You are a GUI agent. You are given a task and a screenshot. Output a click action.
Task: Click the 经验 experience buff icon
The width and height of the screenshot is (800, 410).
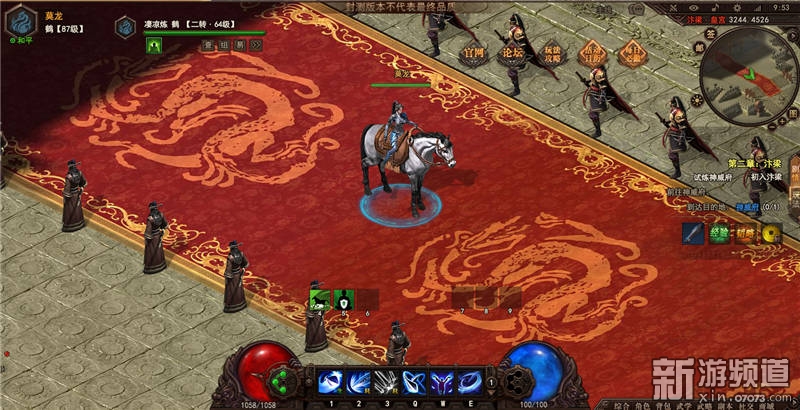tap(720, 234)
